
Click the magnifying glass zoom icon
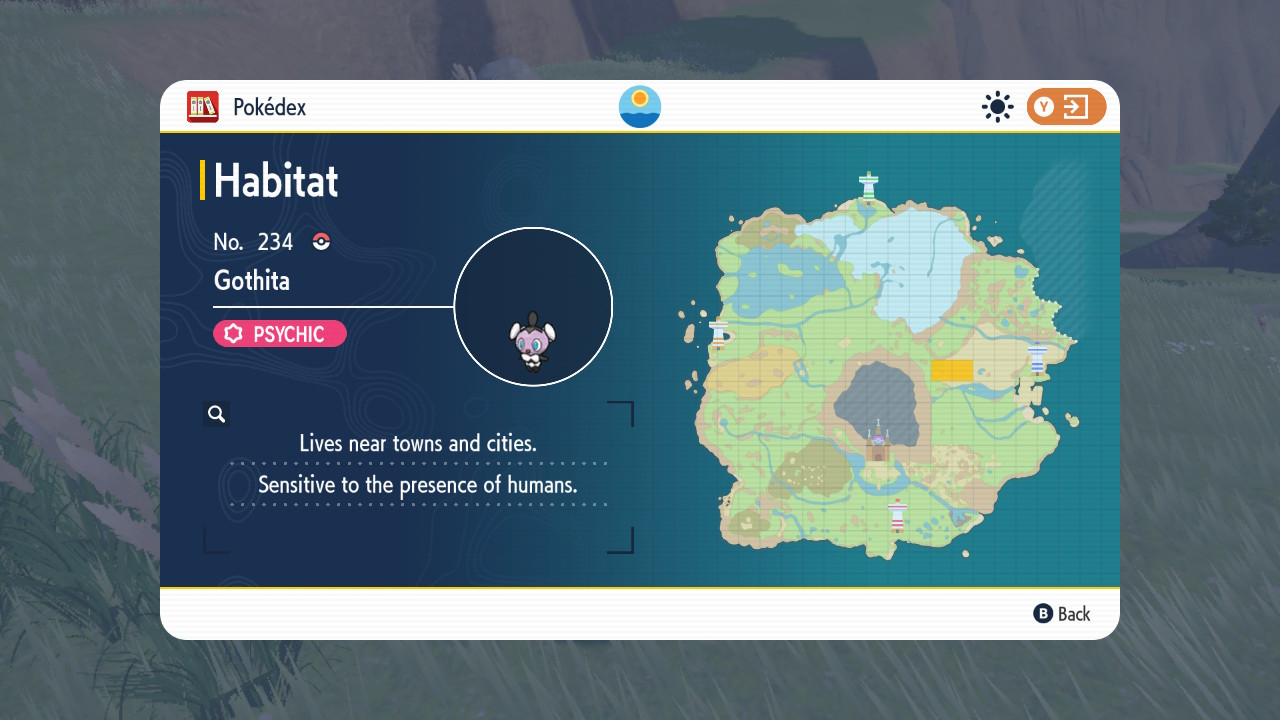point(216,413)
